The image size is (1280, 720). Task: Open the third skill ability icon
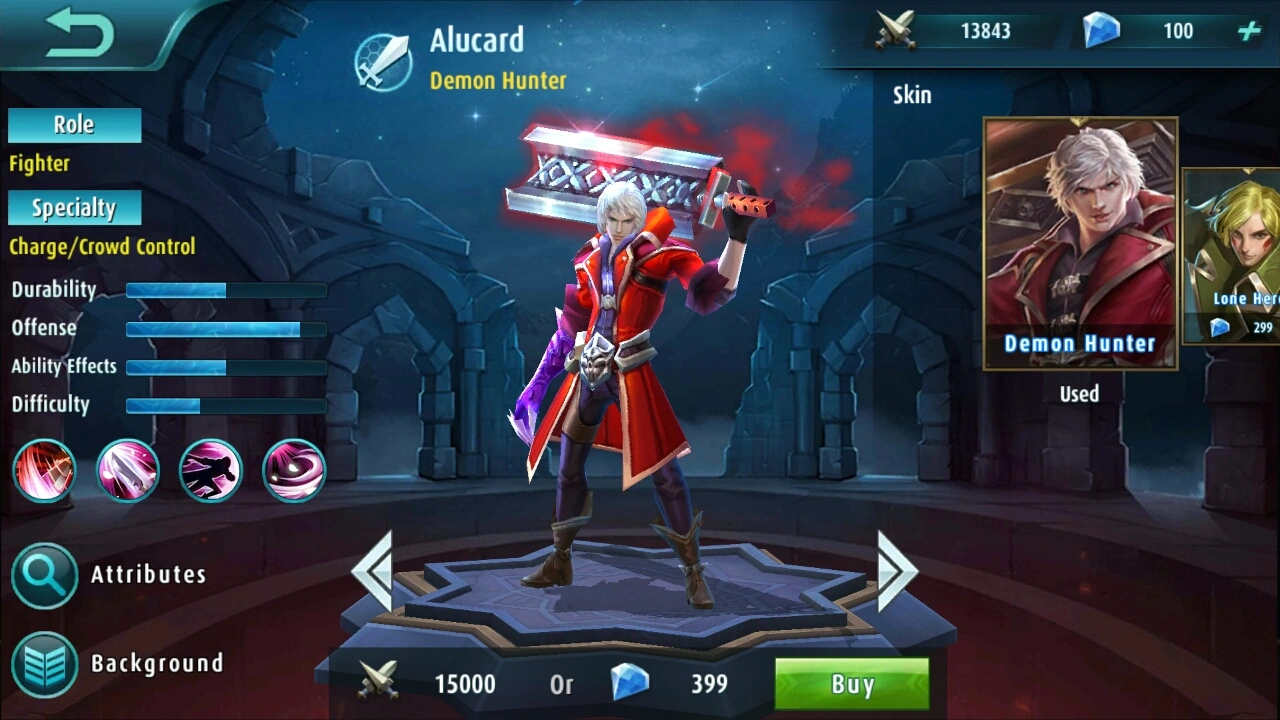(x=210, y=471)
